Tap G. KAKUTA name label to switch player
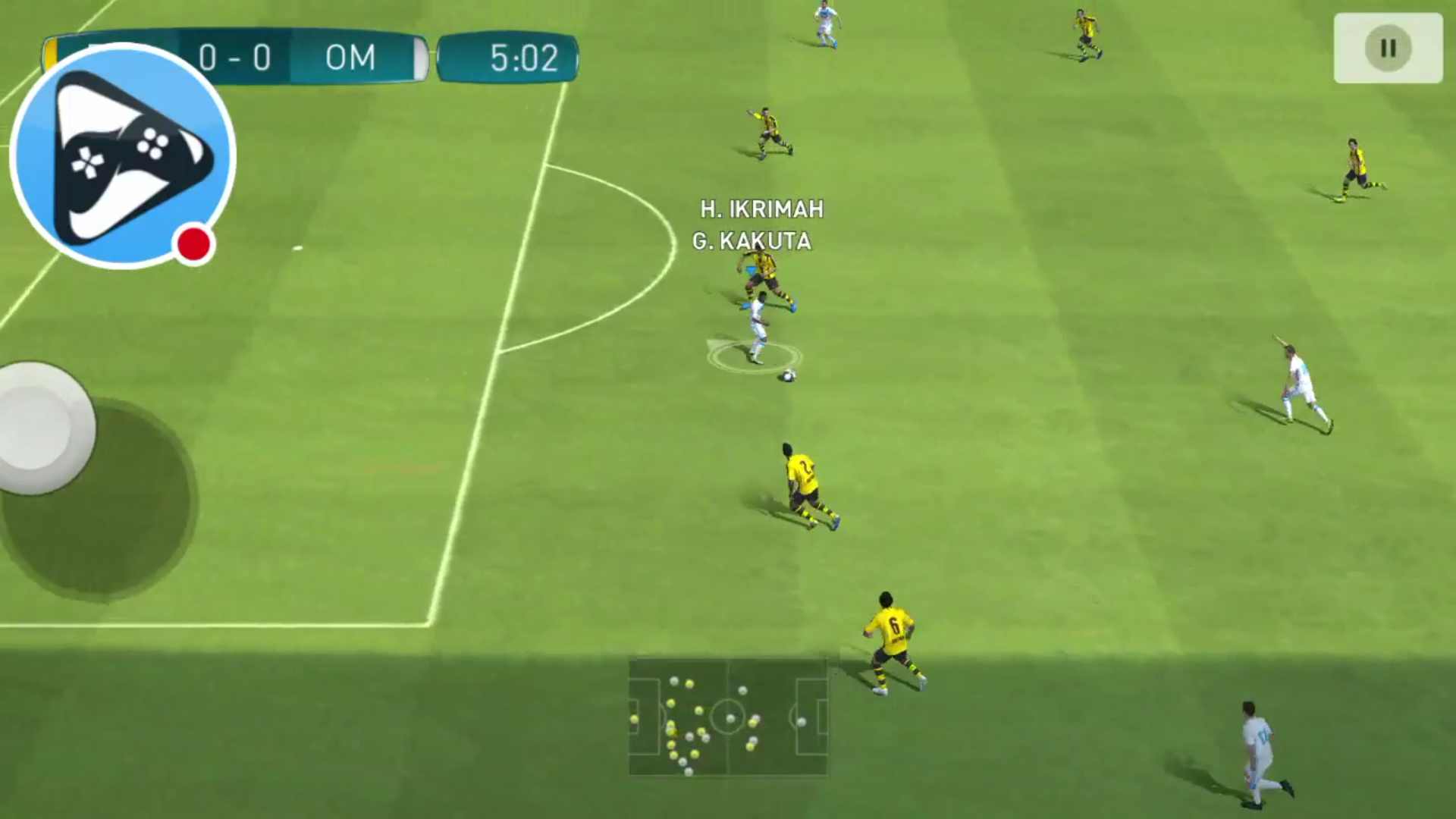Viewport: 1456px width, 819px height. [x=753, y=243]
